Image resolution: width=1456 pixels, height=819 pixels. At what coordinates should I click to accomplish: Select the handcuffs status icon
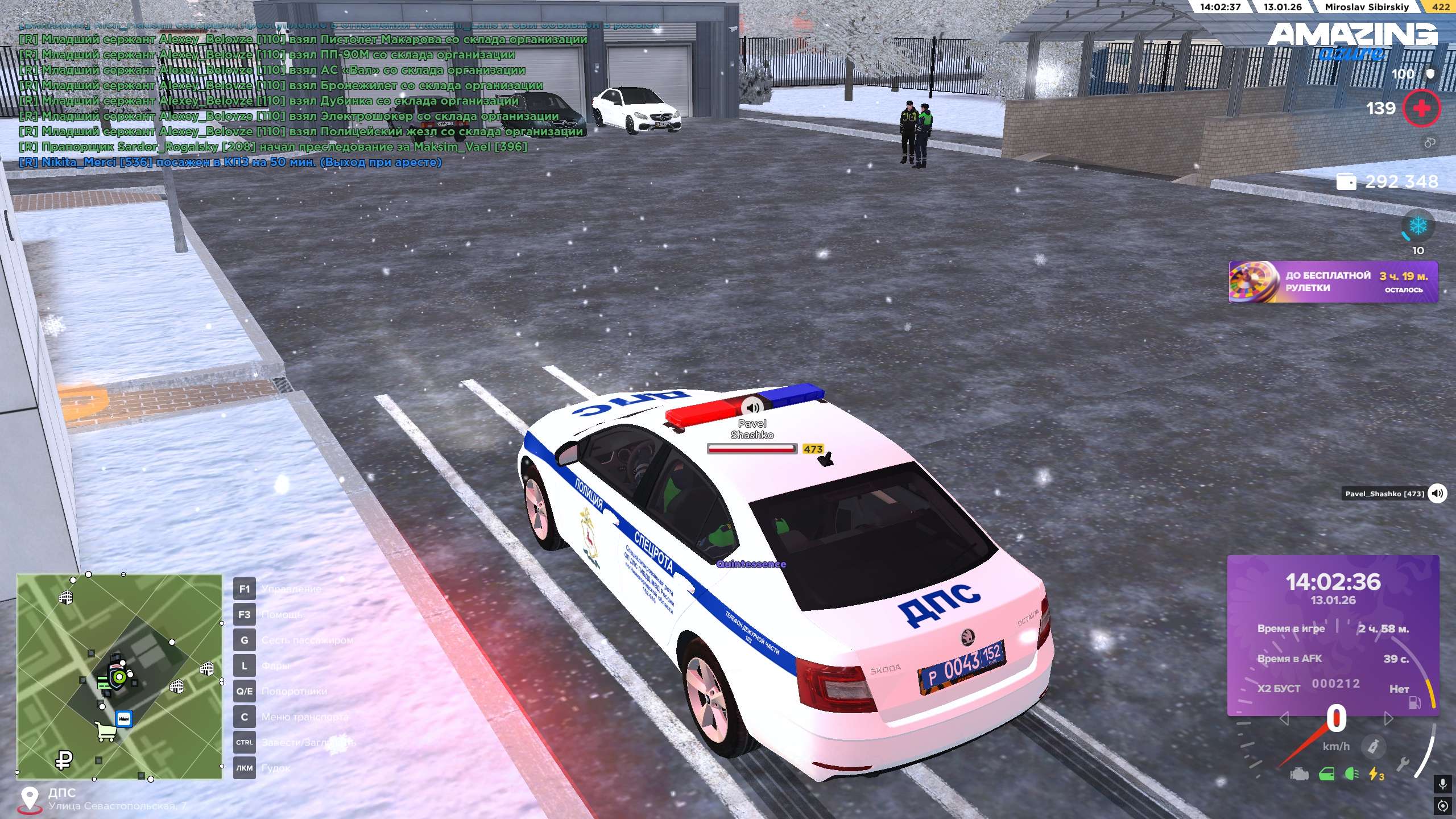point(1430,143)
